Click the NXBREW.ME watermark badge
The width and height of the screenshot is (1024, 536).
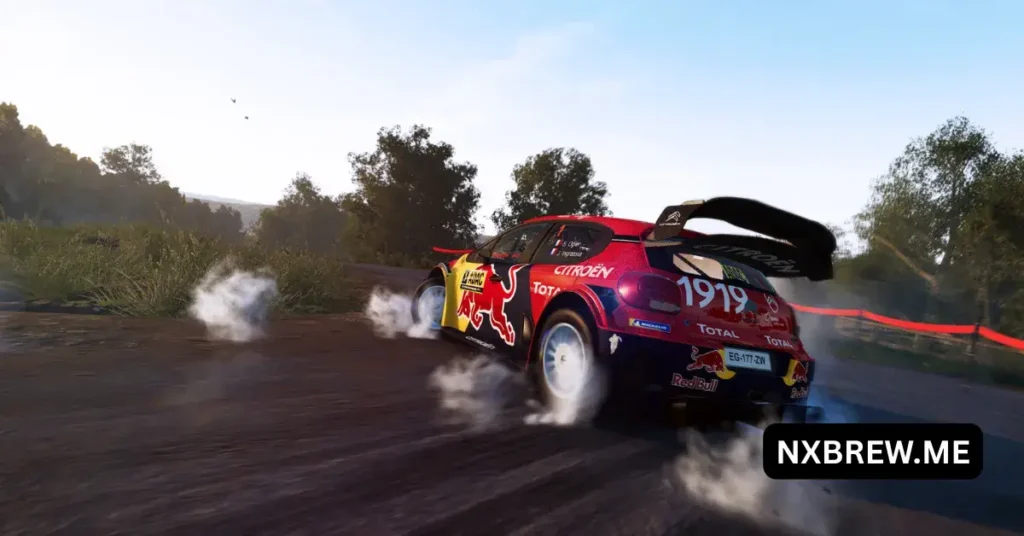[872, 451]
